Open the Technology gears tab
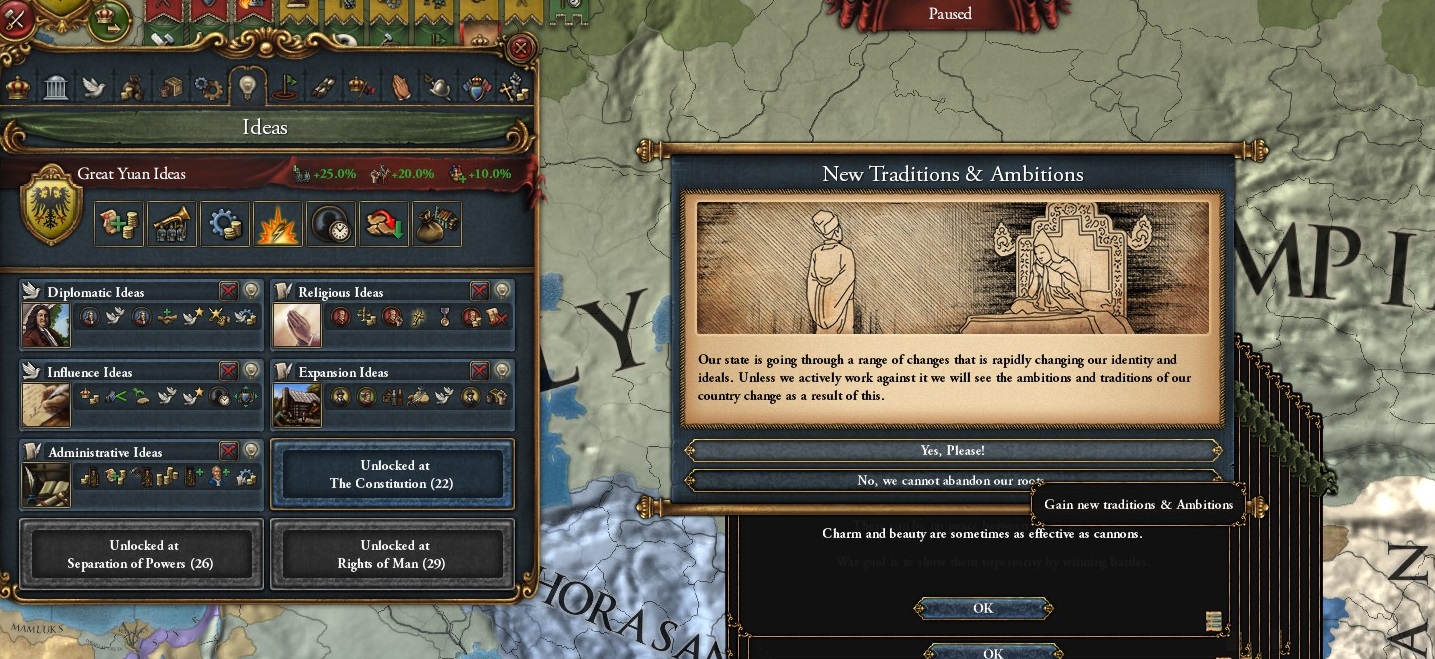This screenshot has height=659, width=1435. [208, 88]
